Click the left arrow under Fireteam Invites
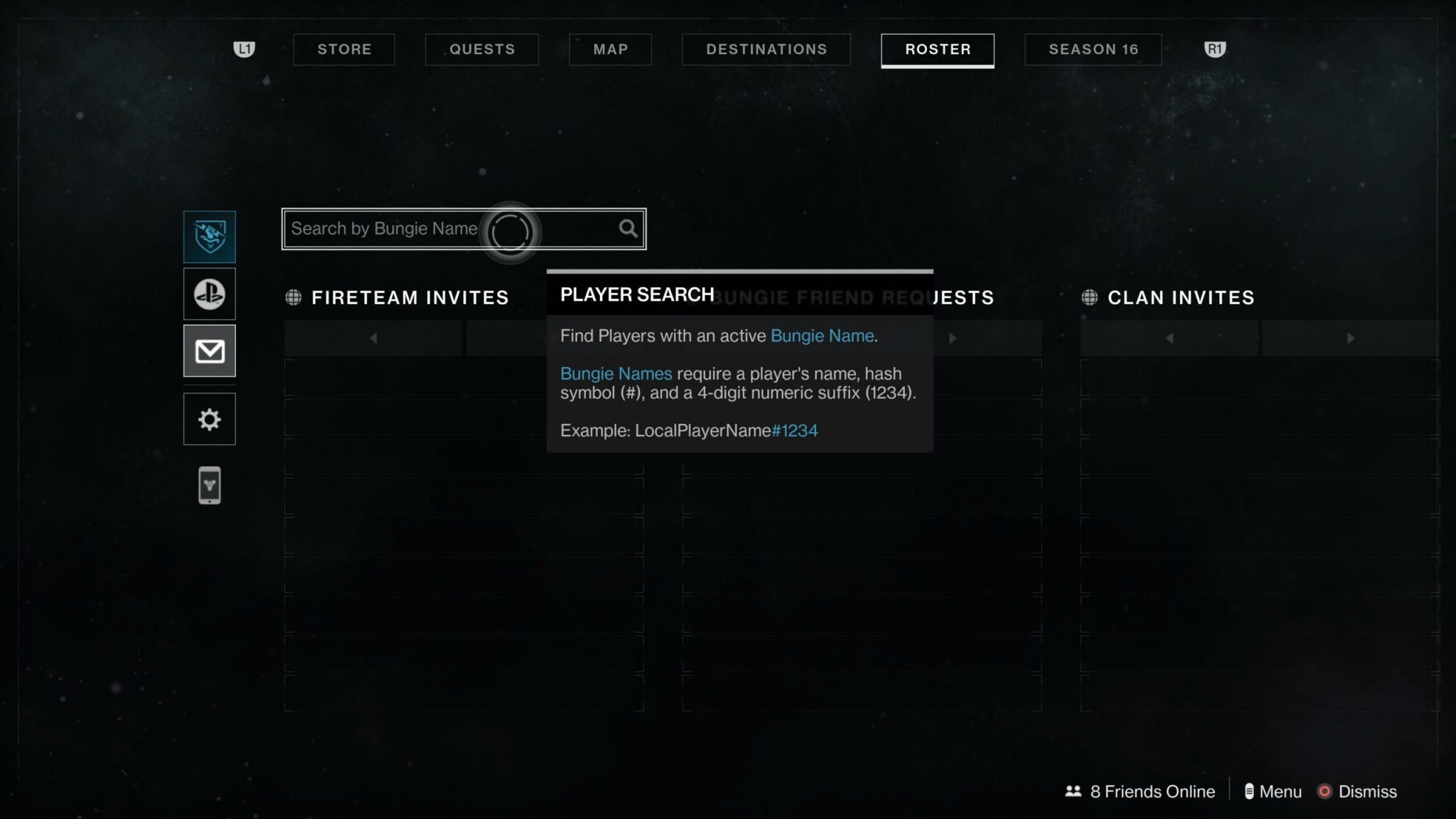1456x819 pixels. 373,338
